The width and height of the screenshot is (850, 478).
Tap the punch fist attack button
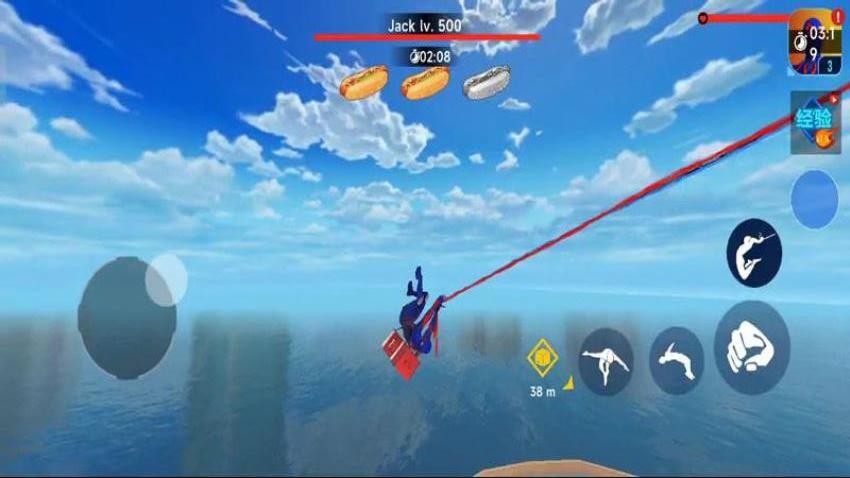[x=752, y=347]
